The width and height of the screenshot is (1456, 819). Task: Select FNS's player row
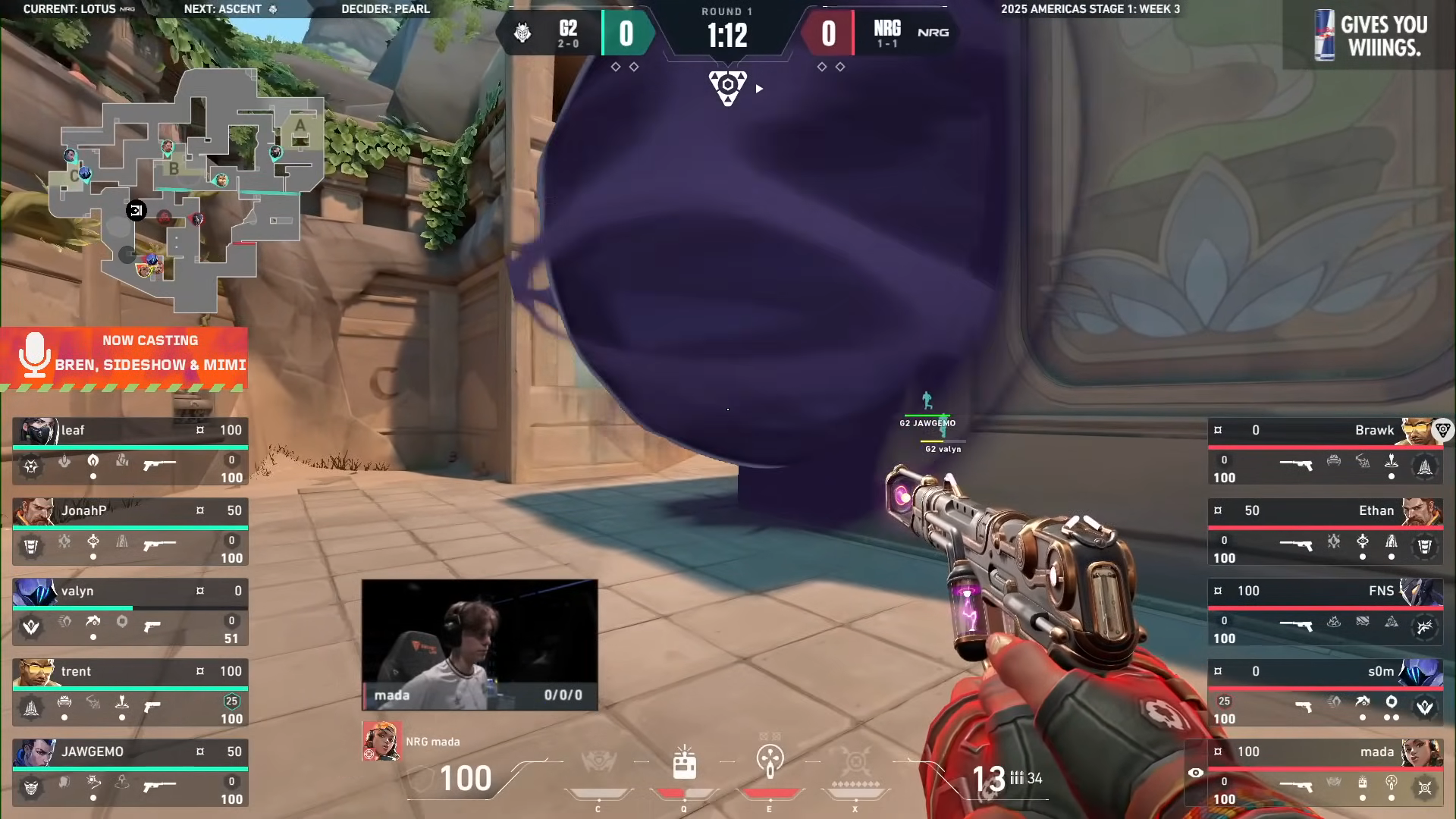click(x=1325, y=612)
